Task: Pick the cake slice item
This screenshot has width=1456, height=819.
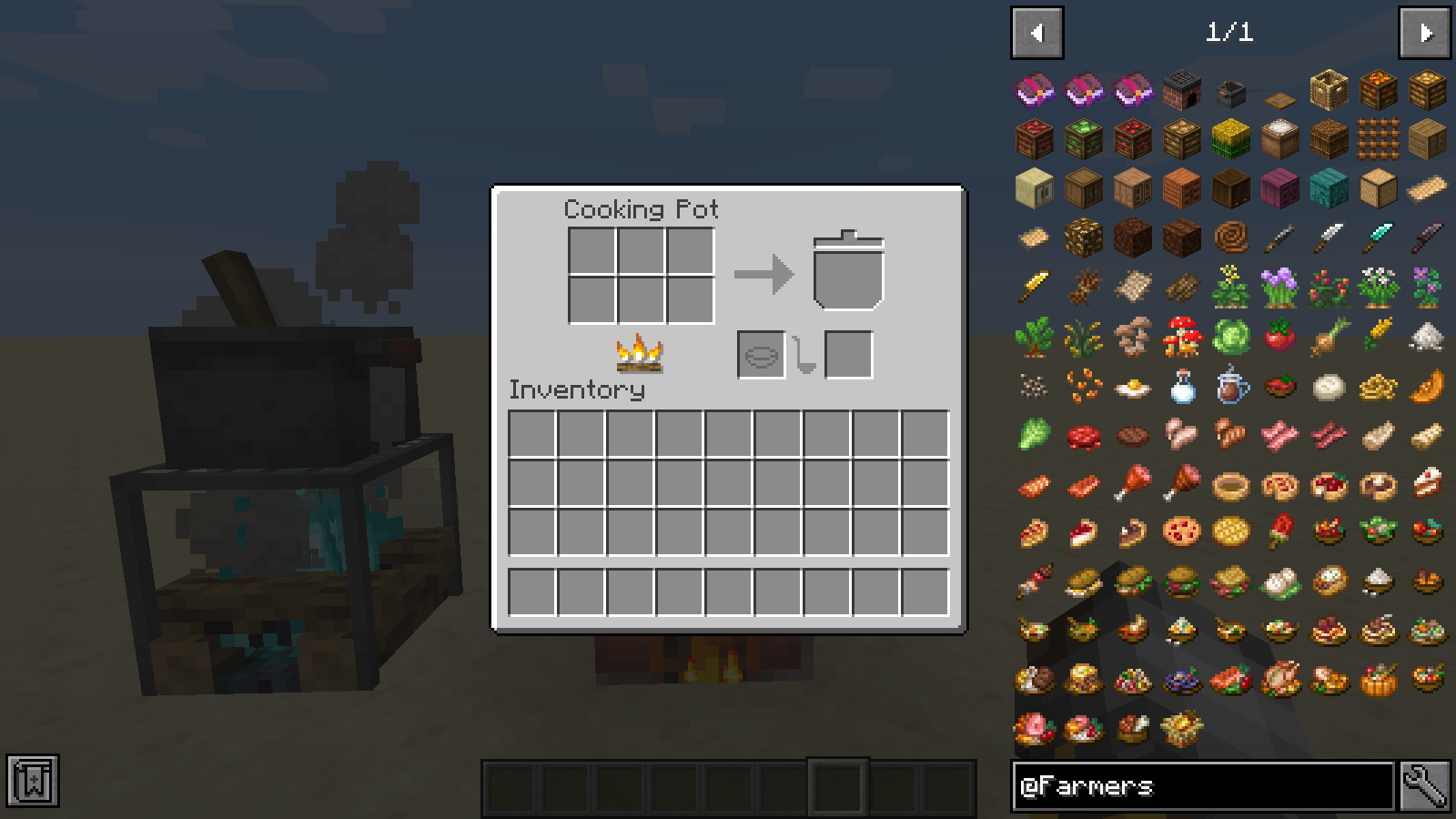Action: pyautogui.click(x=1427, y=484)
